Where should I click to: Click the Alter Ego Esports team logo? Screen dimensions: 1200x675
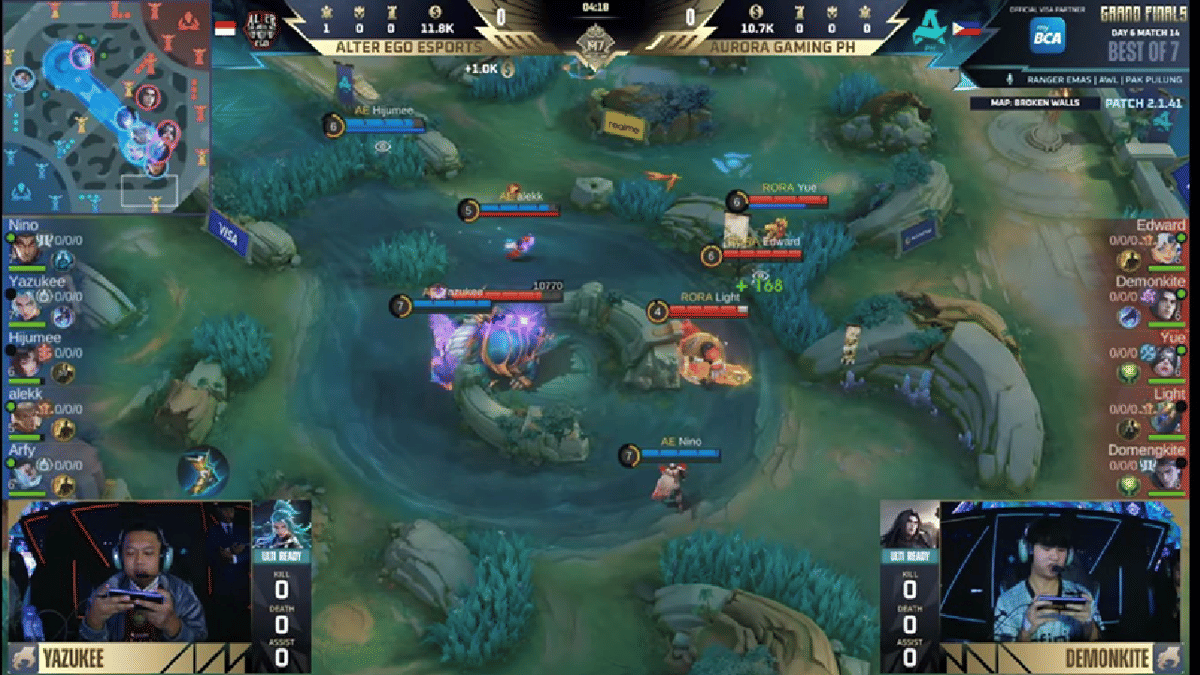[262, 30]
